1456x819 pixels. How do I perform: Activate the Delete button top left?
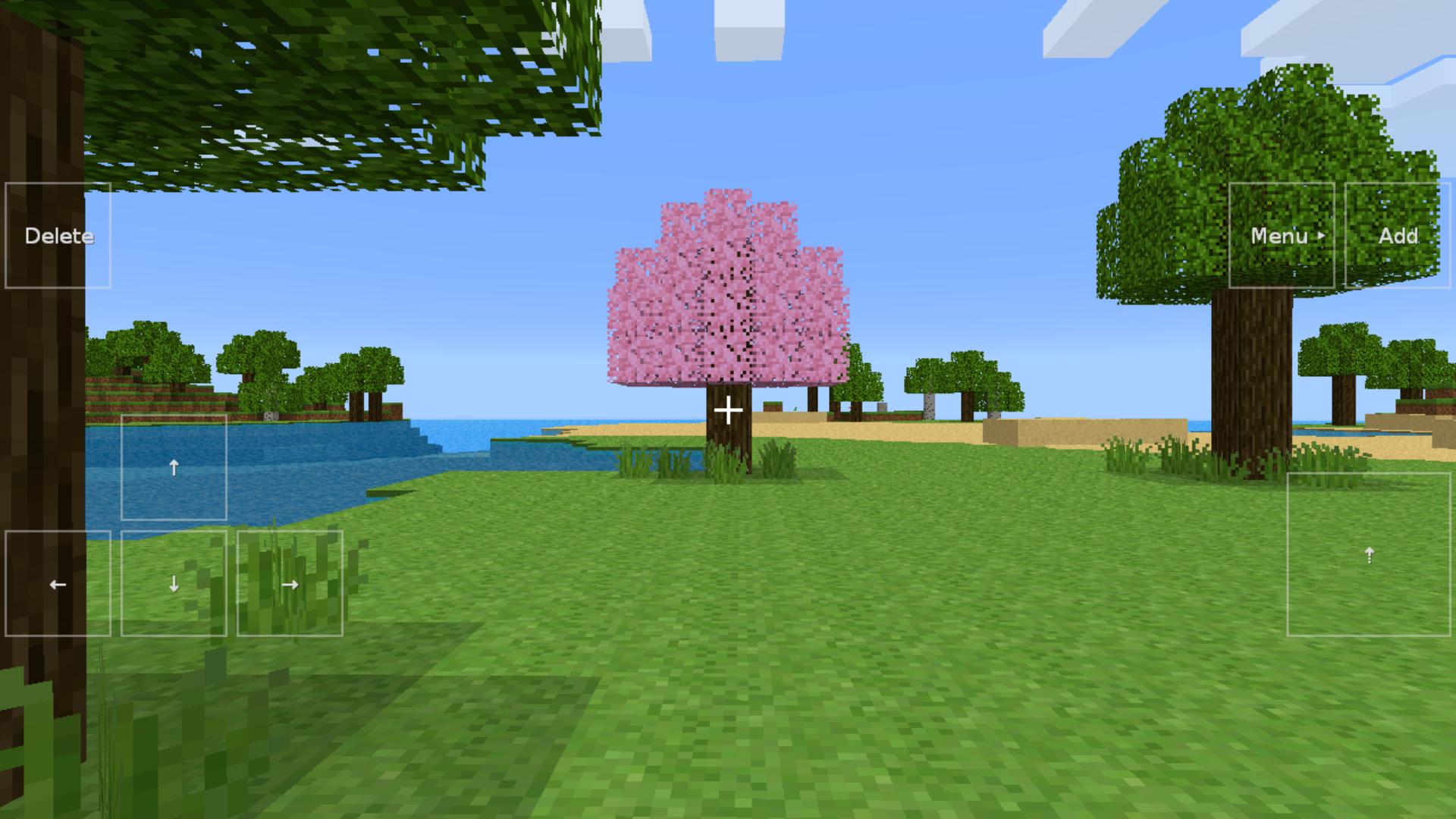point(57,236)
